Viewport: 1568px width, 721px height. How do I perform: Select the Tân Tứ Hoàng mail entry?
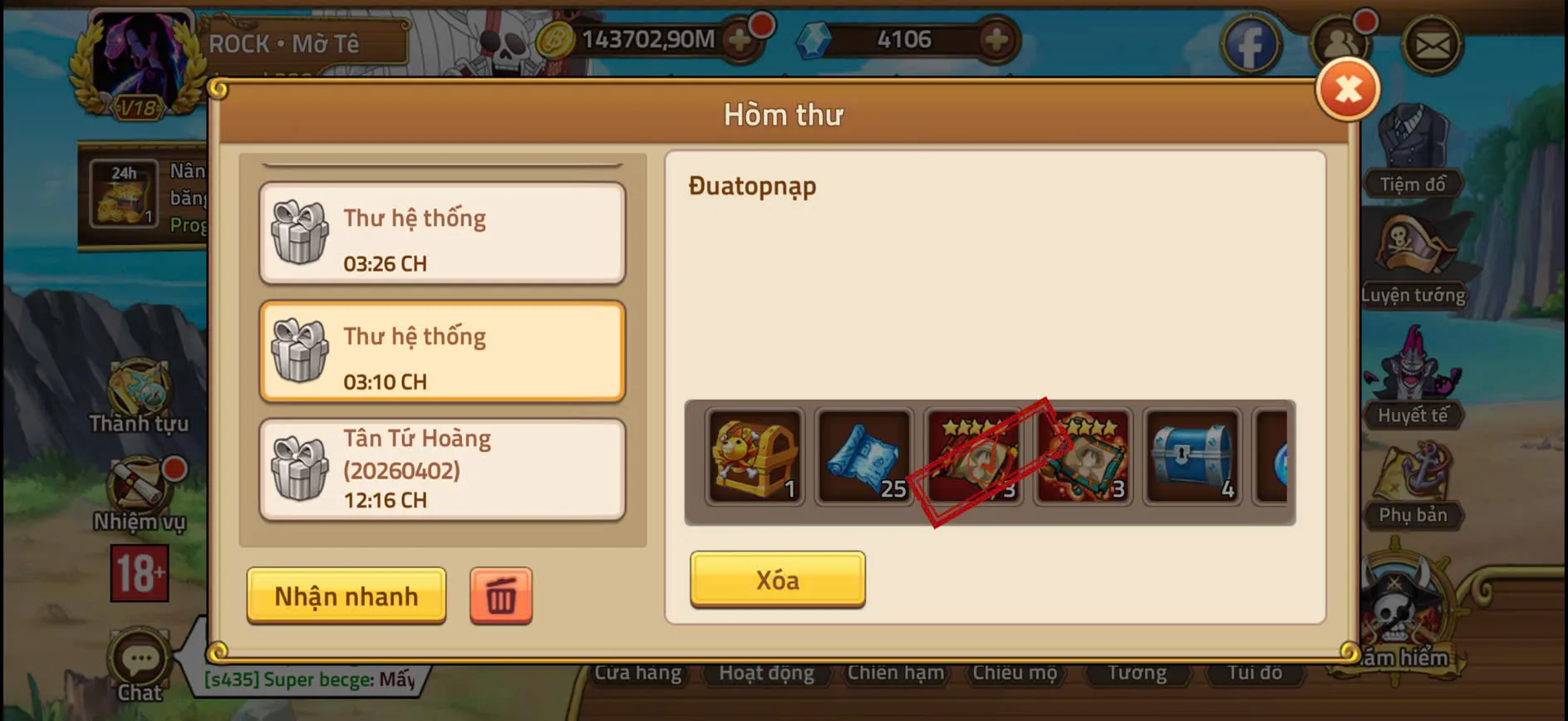click(x=442, y=468)
